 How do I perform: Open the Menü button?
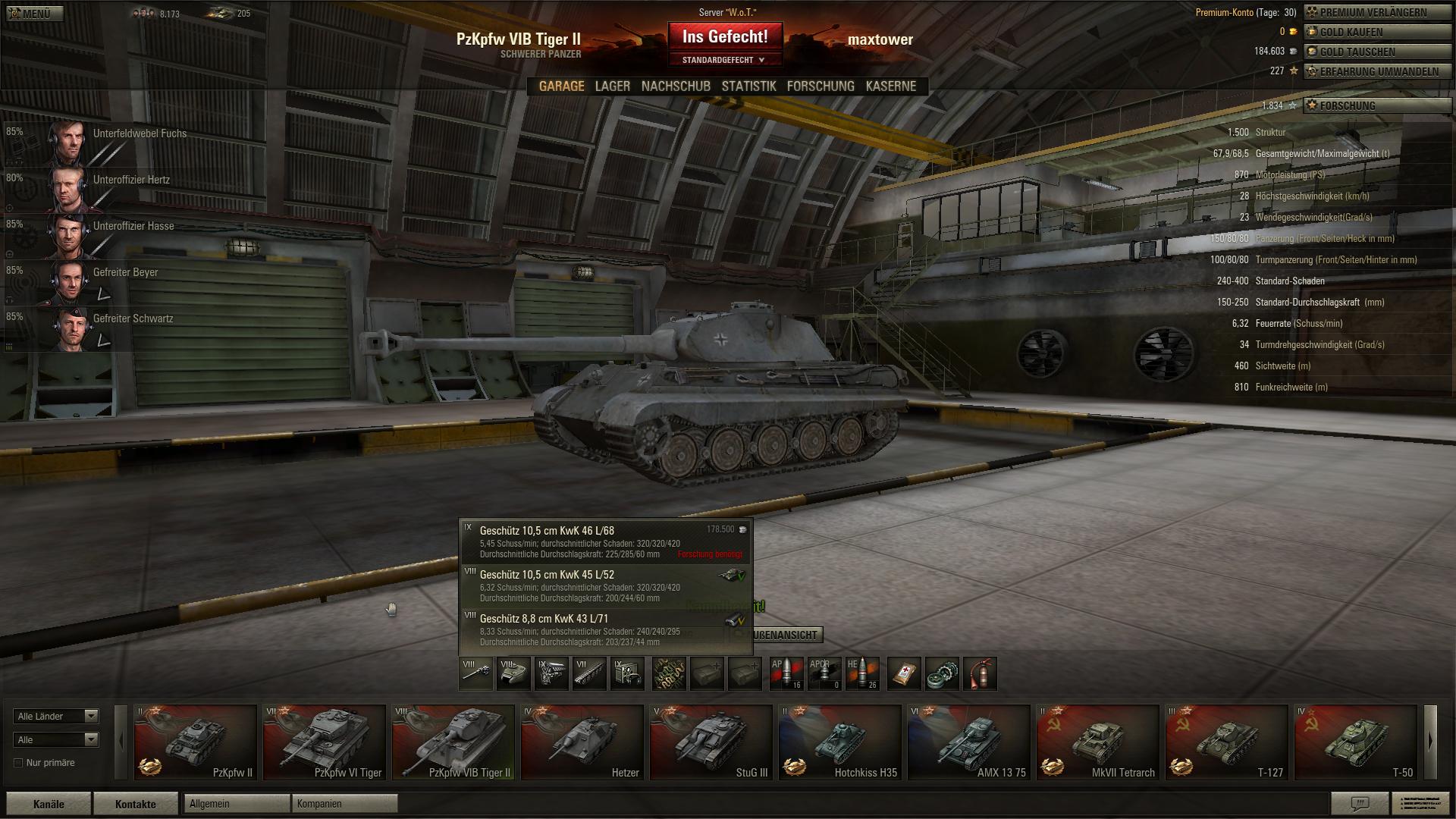[34, 14]
